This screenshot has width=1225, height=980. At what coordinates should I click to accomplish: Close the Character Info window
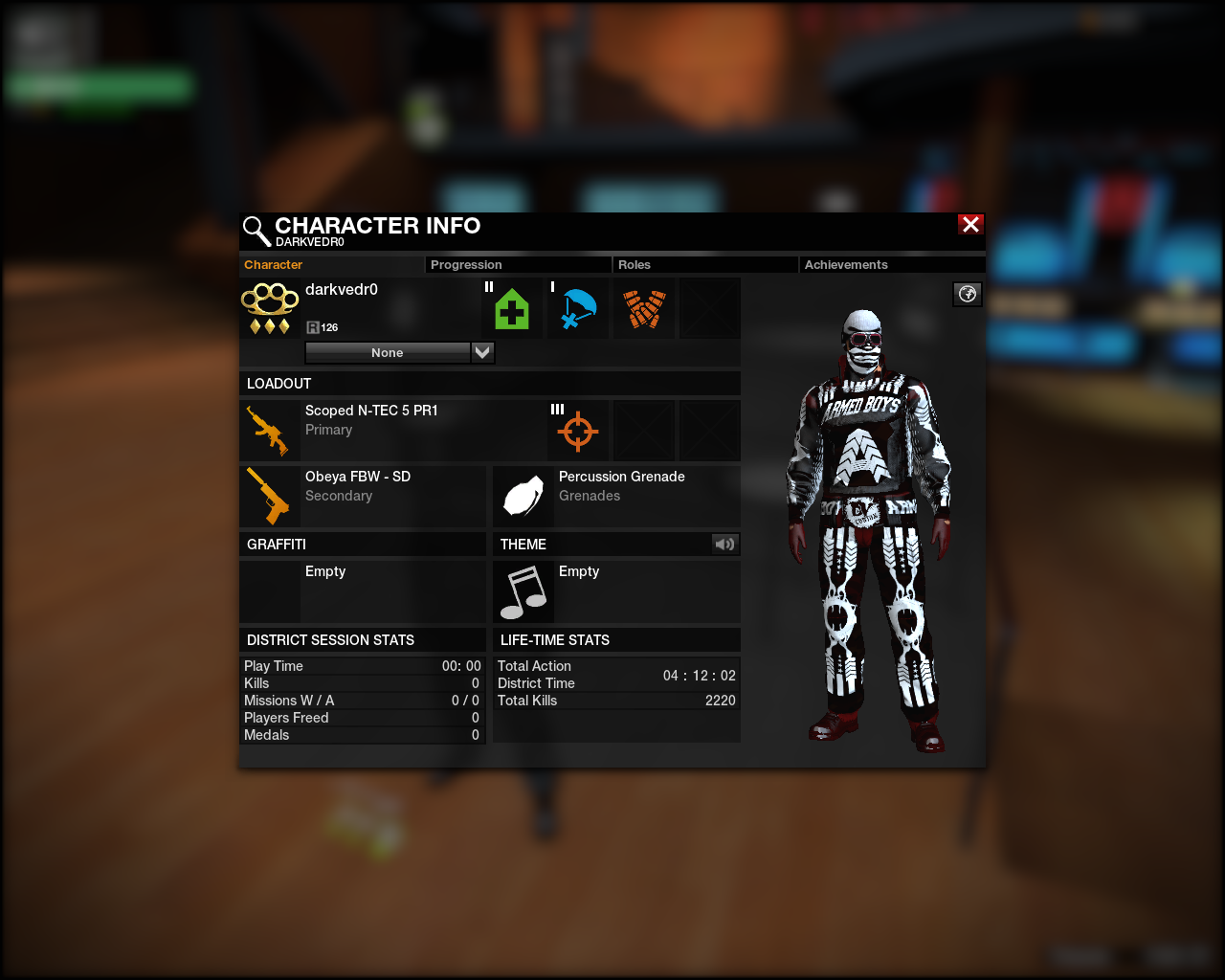(970, 224)
